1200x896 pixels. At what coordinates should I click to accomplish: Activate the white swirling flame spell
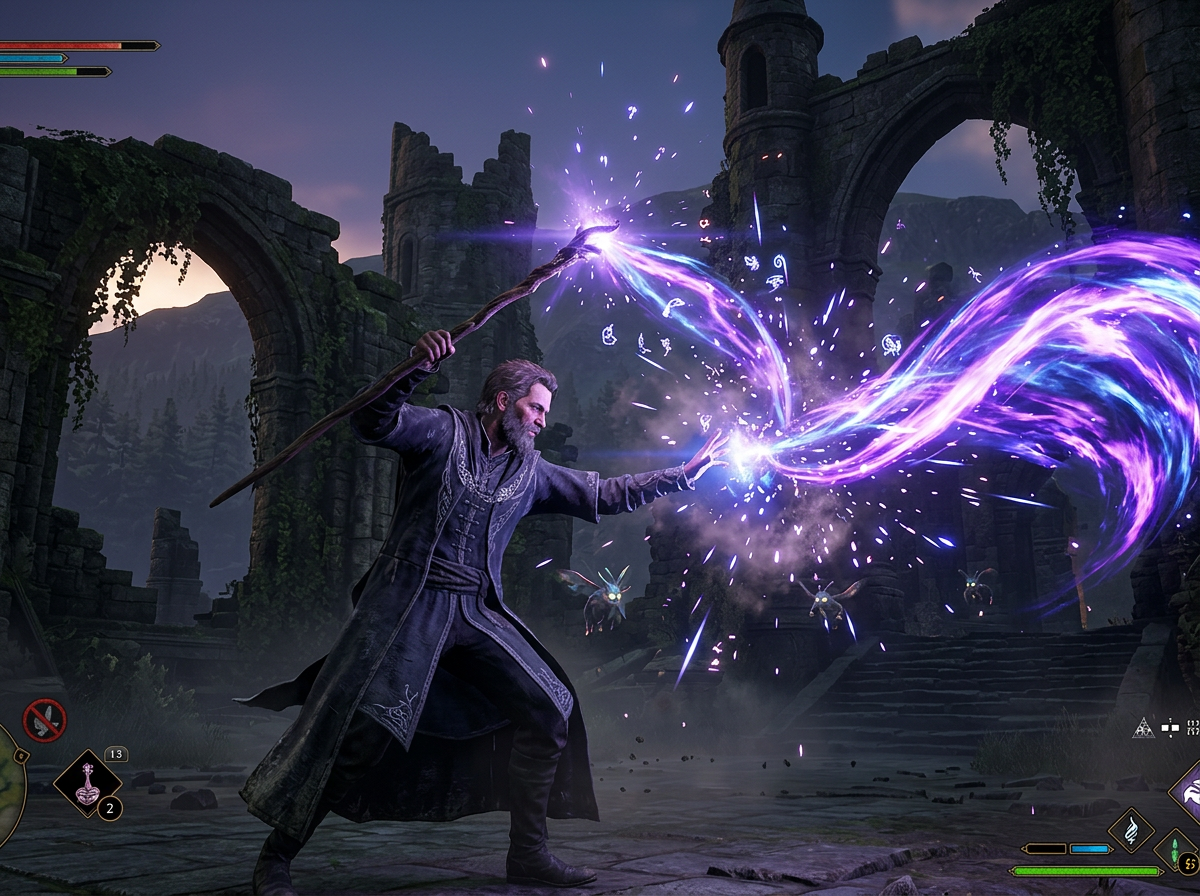(x=1131, y=831)
